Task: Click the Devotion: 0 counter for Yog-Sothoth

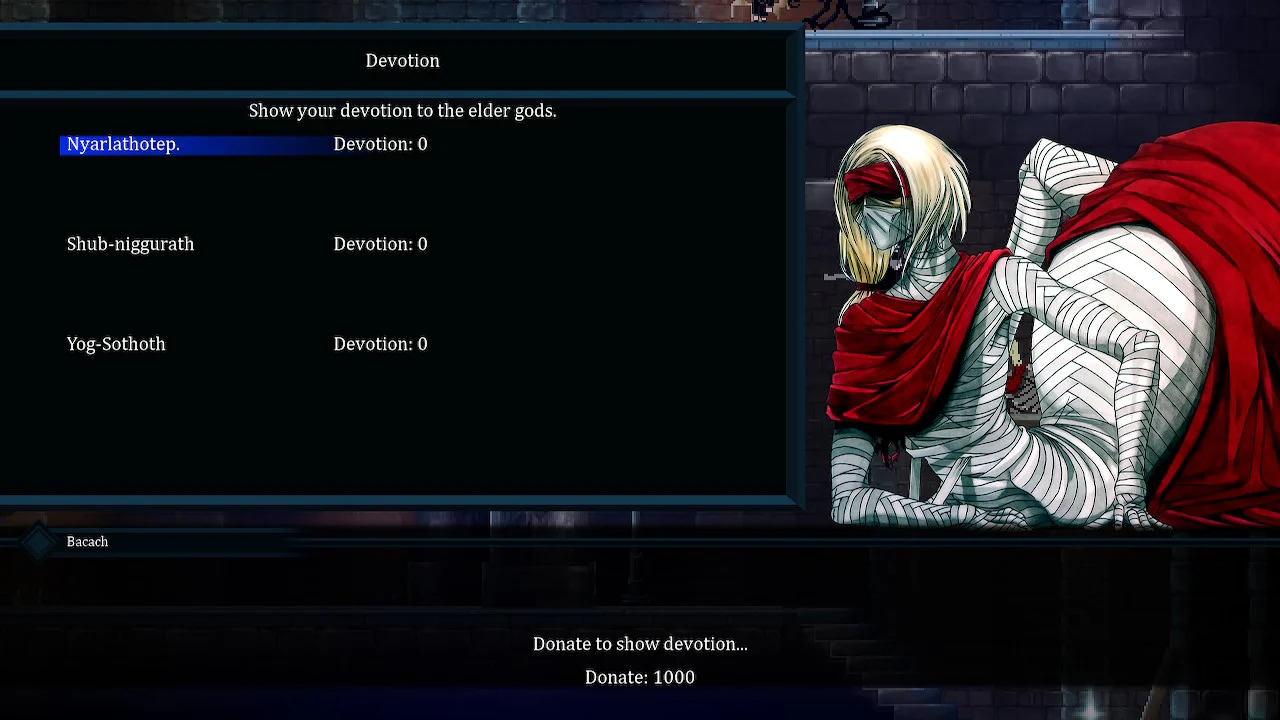Action: pyautogui.click(x=380, y=344)
